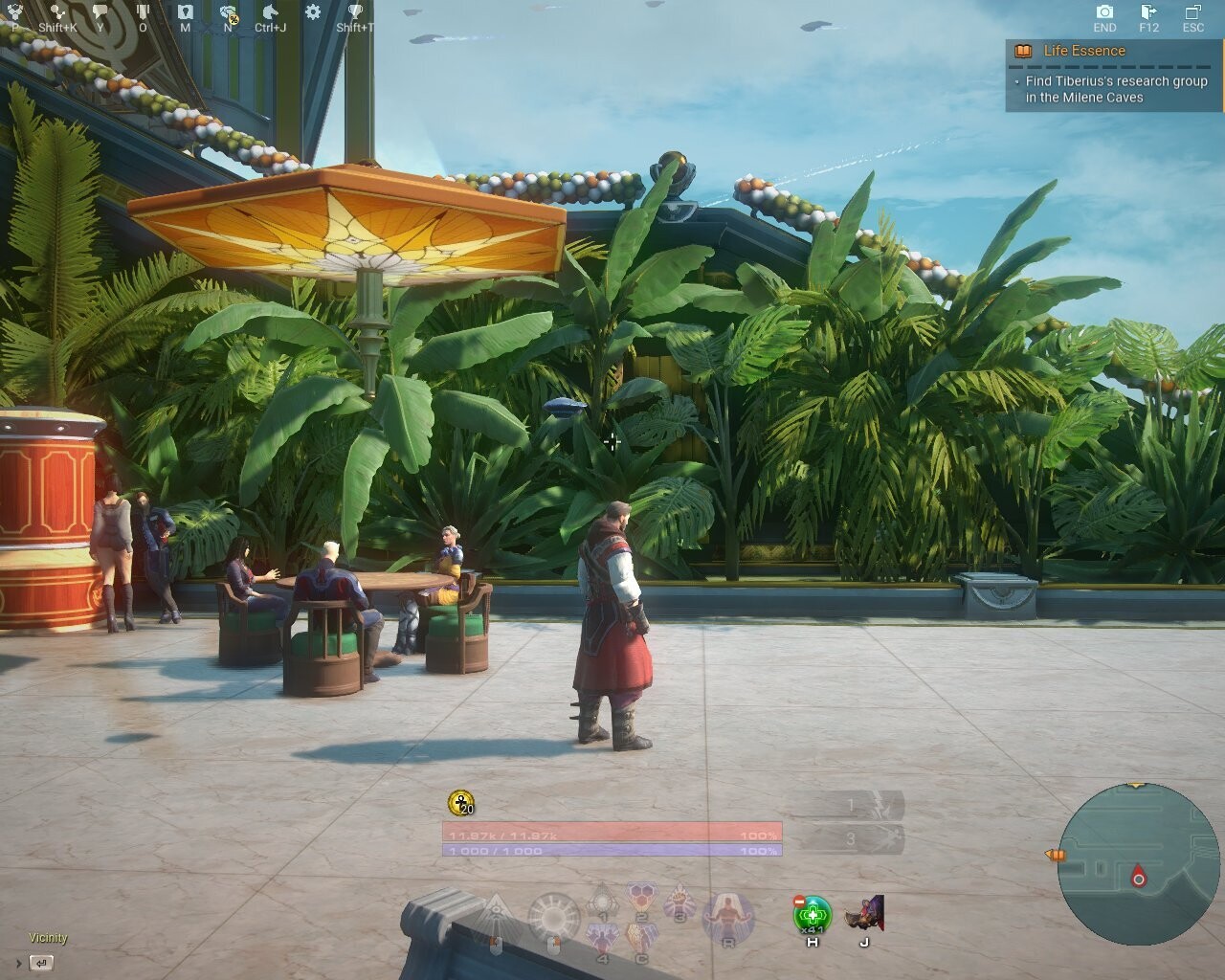Expand the chat panel arrow near Vicinity

[19, 963]
